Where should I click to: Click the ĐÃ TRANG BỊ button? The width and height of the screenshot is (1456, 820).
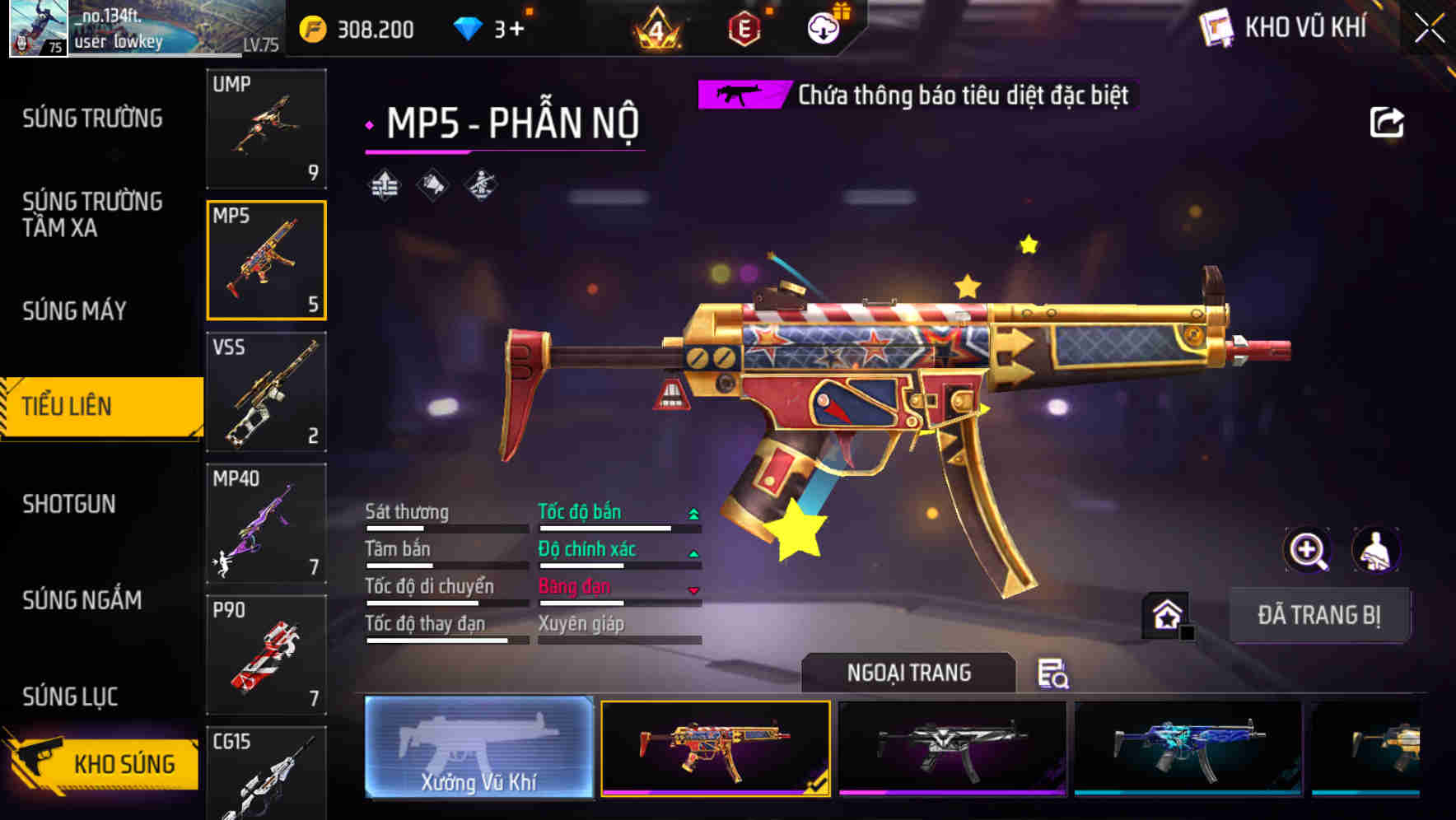pyautogui.click(x=1318, y=615)
